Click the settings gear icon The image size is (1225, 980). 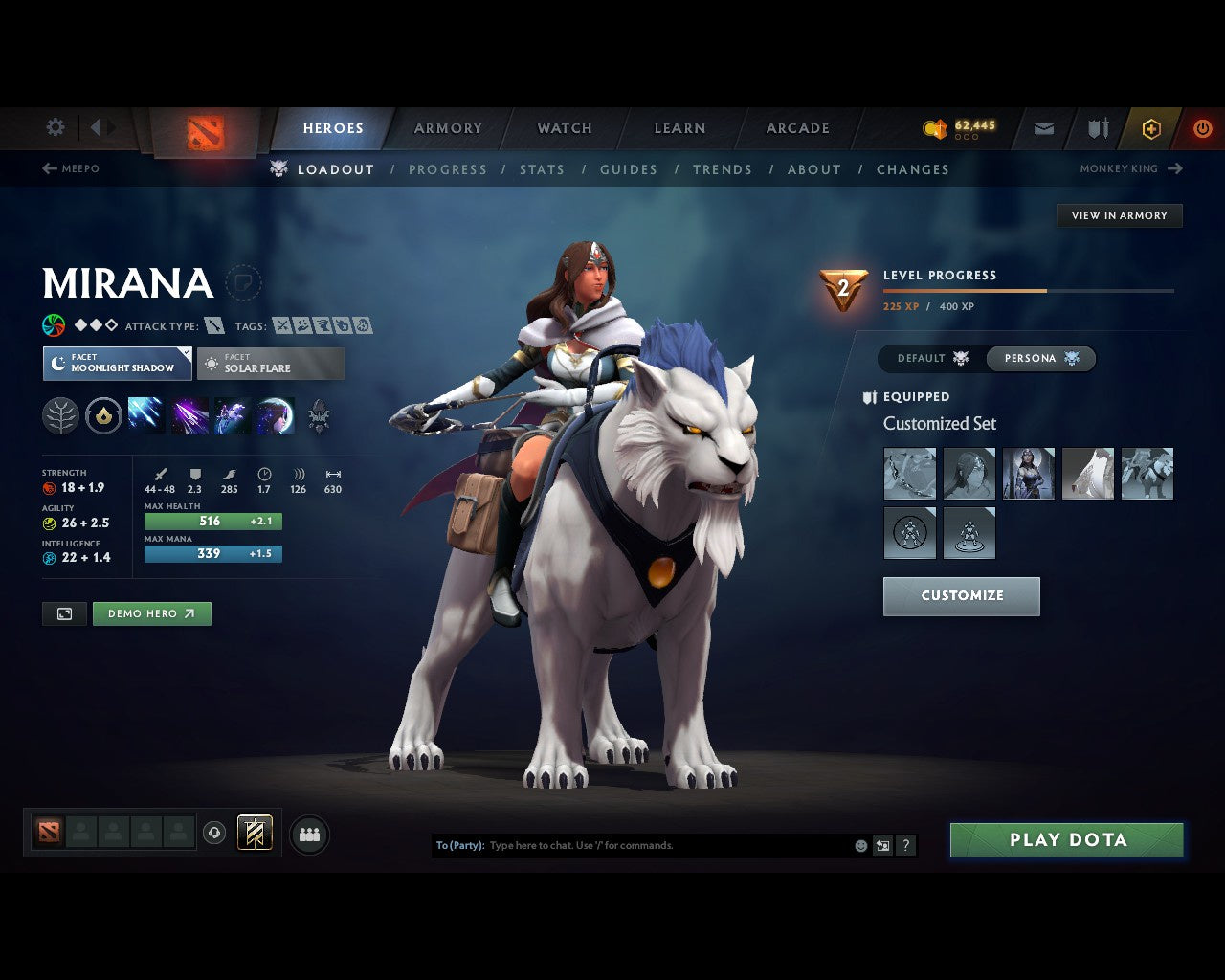coord(55,126)
